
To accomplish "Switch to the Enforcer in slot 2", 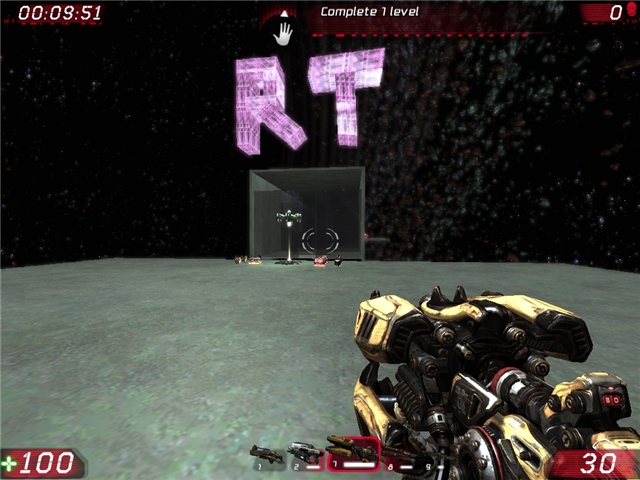I will [x=304, y=454].
